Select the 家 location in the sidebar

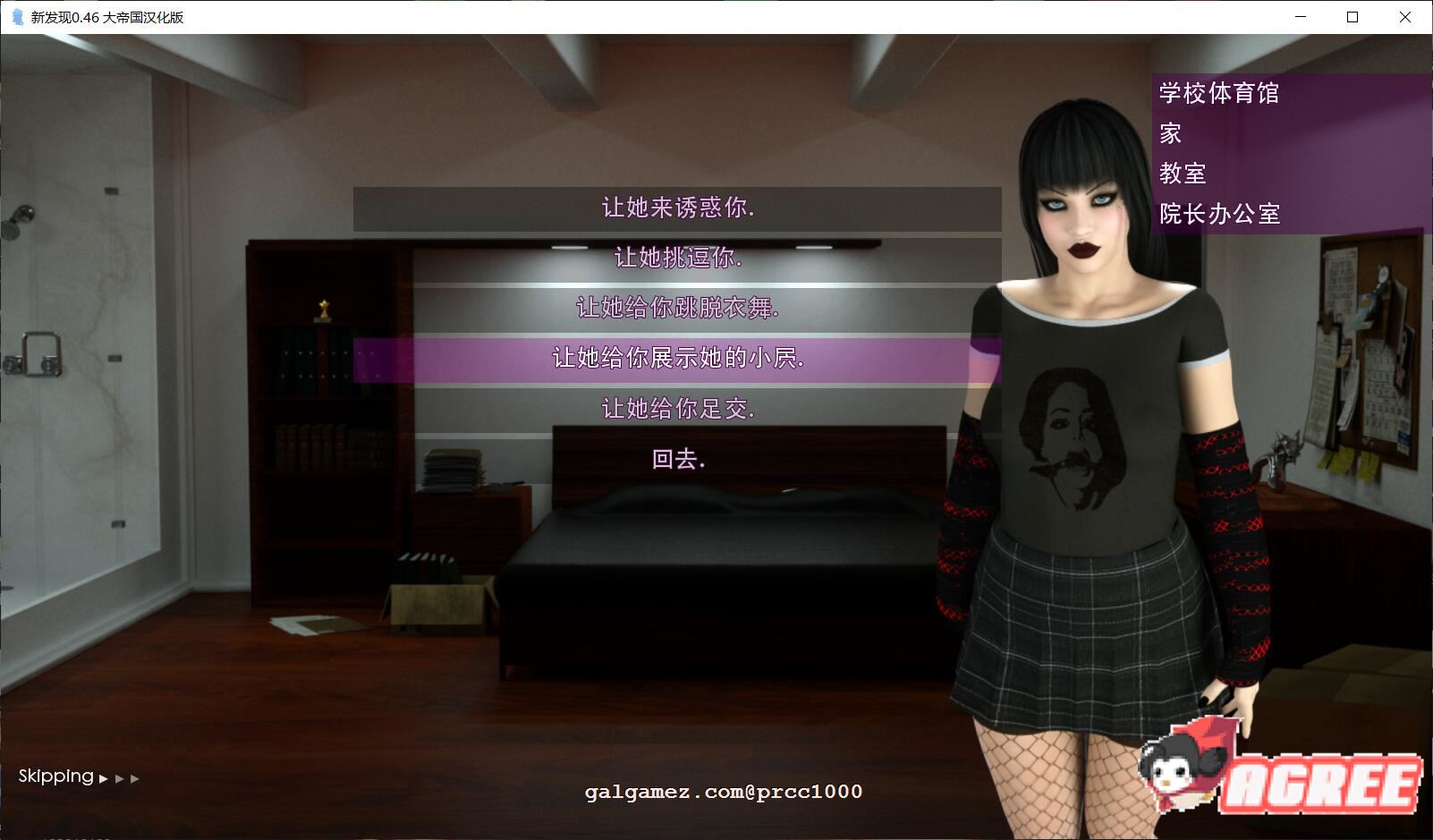click(x=1169, y=133)
